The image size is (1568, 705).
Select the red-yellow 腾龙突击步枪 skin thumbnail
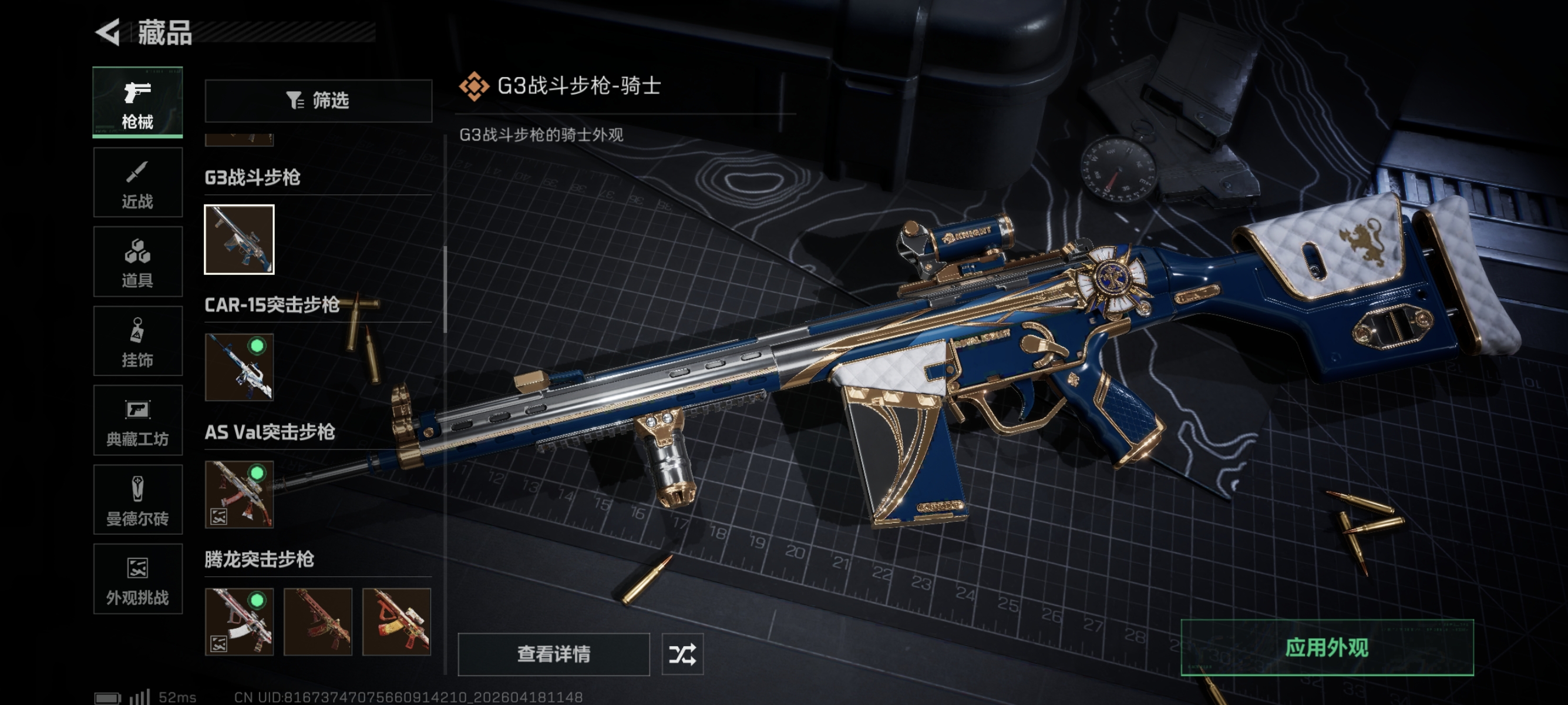pyautogui.click(x=396, y=622)
